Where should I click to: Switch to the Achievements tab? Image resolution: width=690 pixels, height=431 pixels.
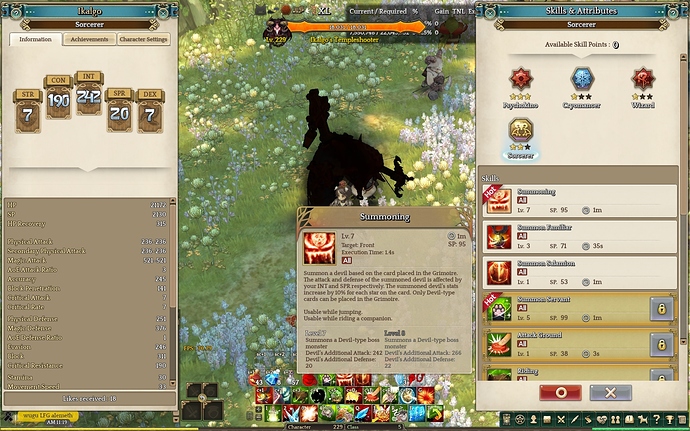click(x=89, y=40)
